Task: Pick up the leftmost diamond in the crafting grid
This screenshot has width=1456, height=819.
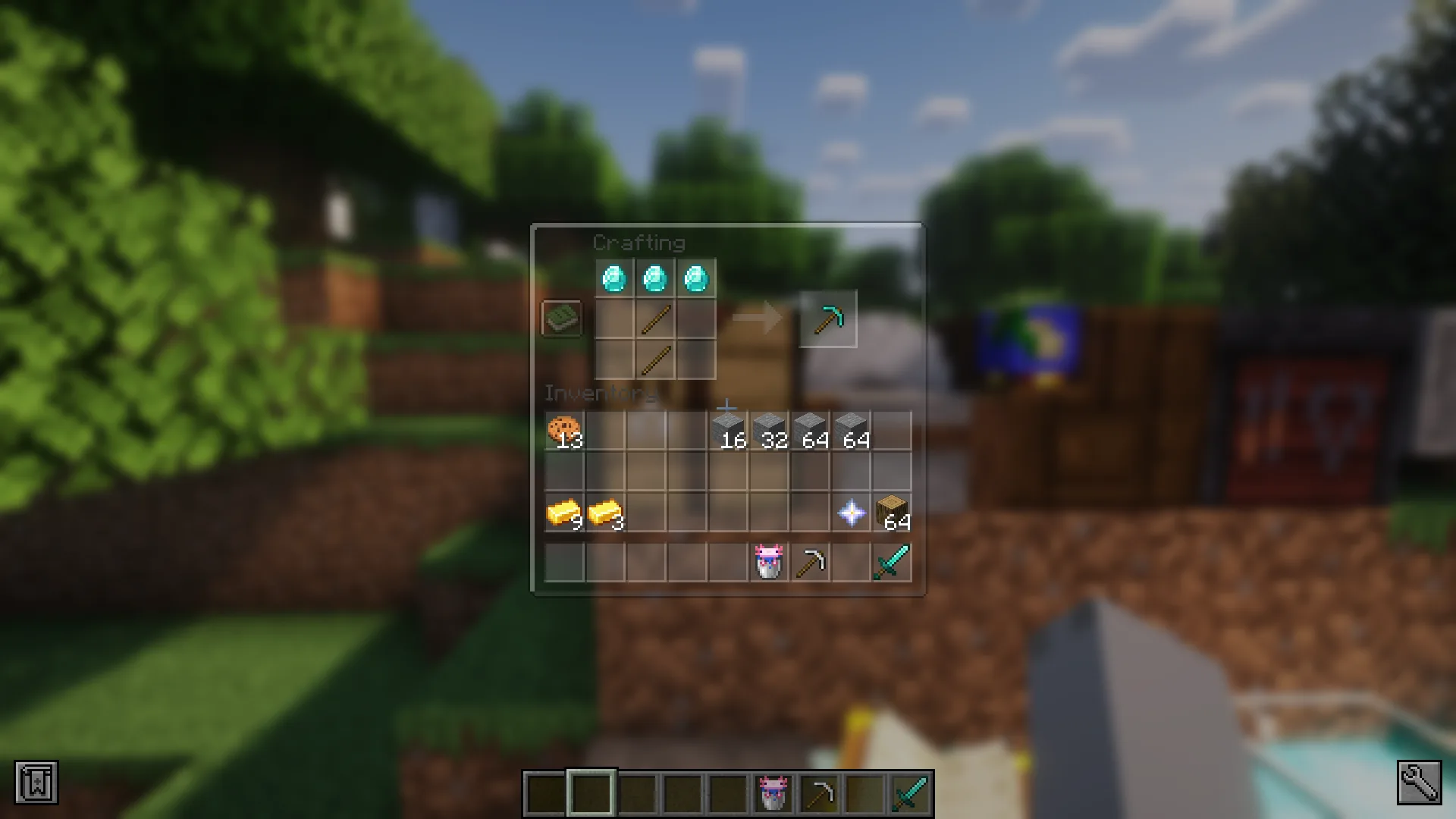Action: tap(615, 279)
